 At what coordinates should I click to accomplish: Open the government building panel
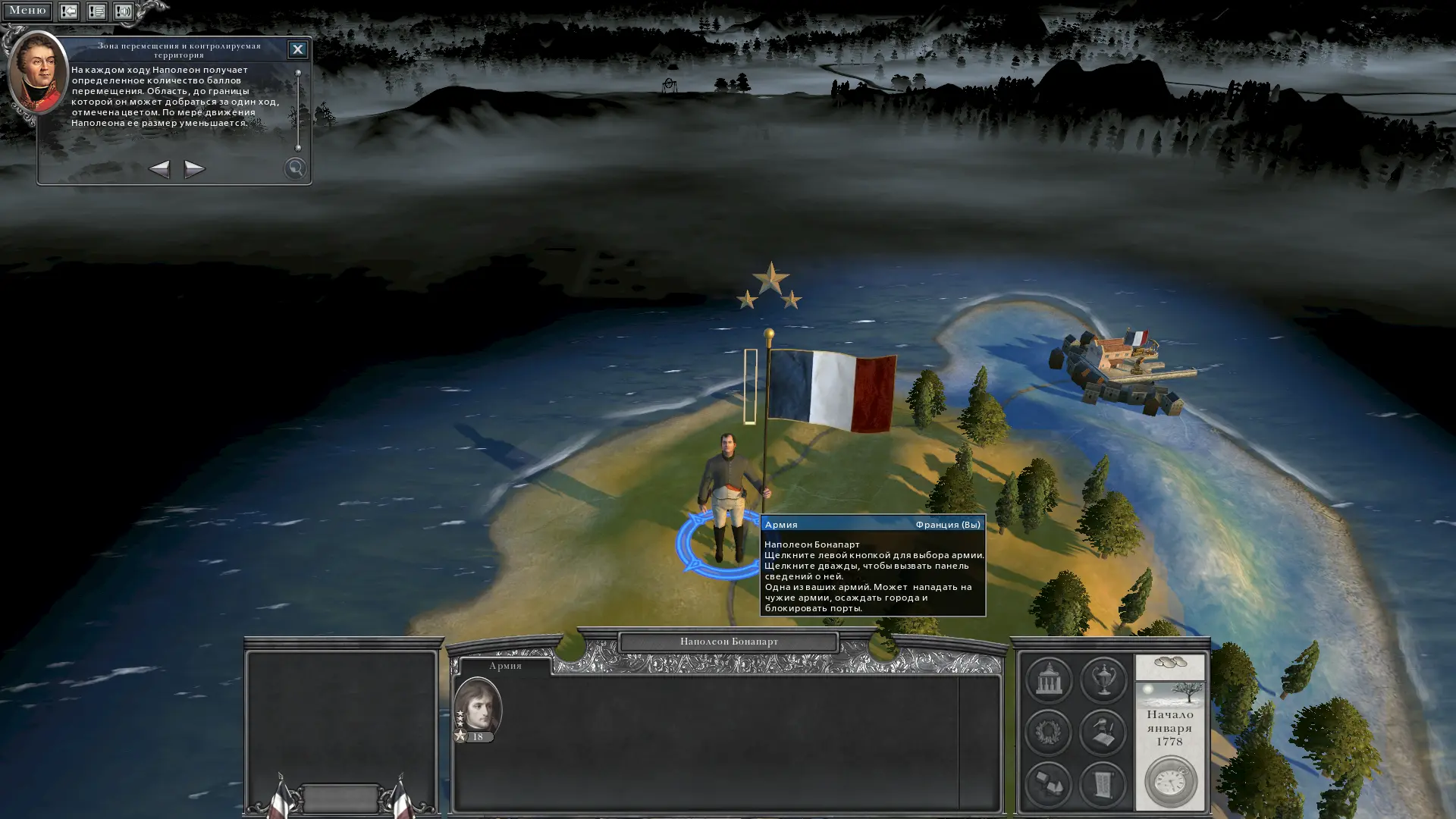point(1049,679)
